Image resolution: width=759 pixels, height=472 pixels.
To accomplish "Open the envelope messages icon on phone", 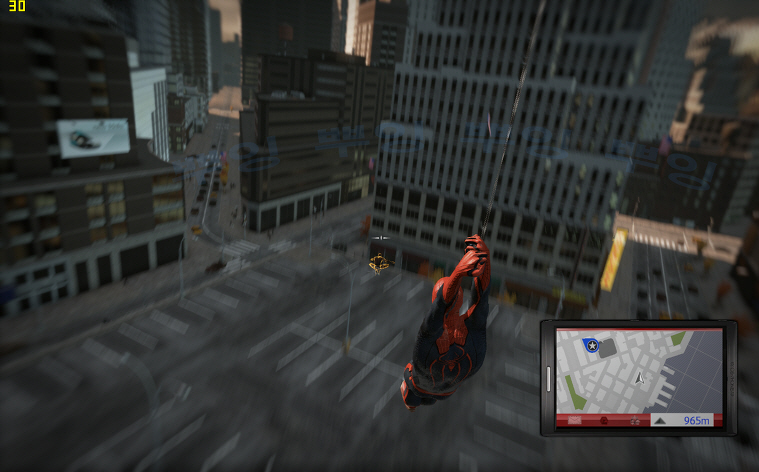I will click(x=575, y=420).
